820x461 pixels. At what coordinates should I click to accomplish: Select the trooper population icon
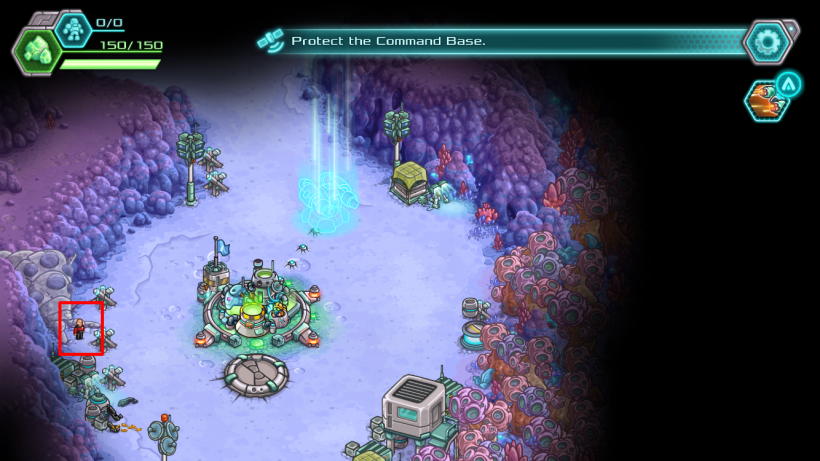[x=73, y=29]
